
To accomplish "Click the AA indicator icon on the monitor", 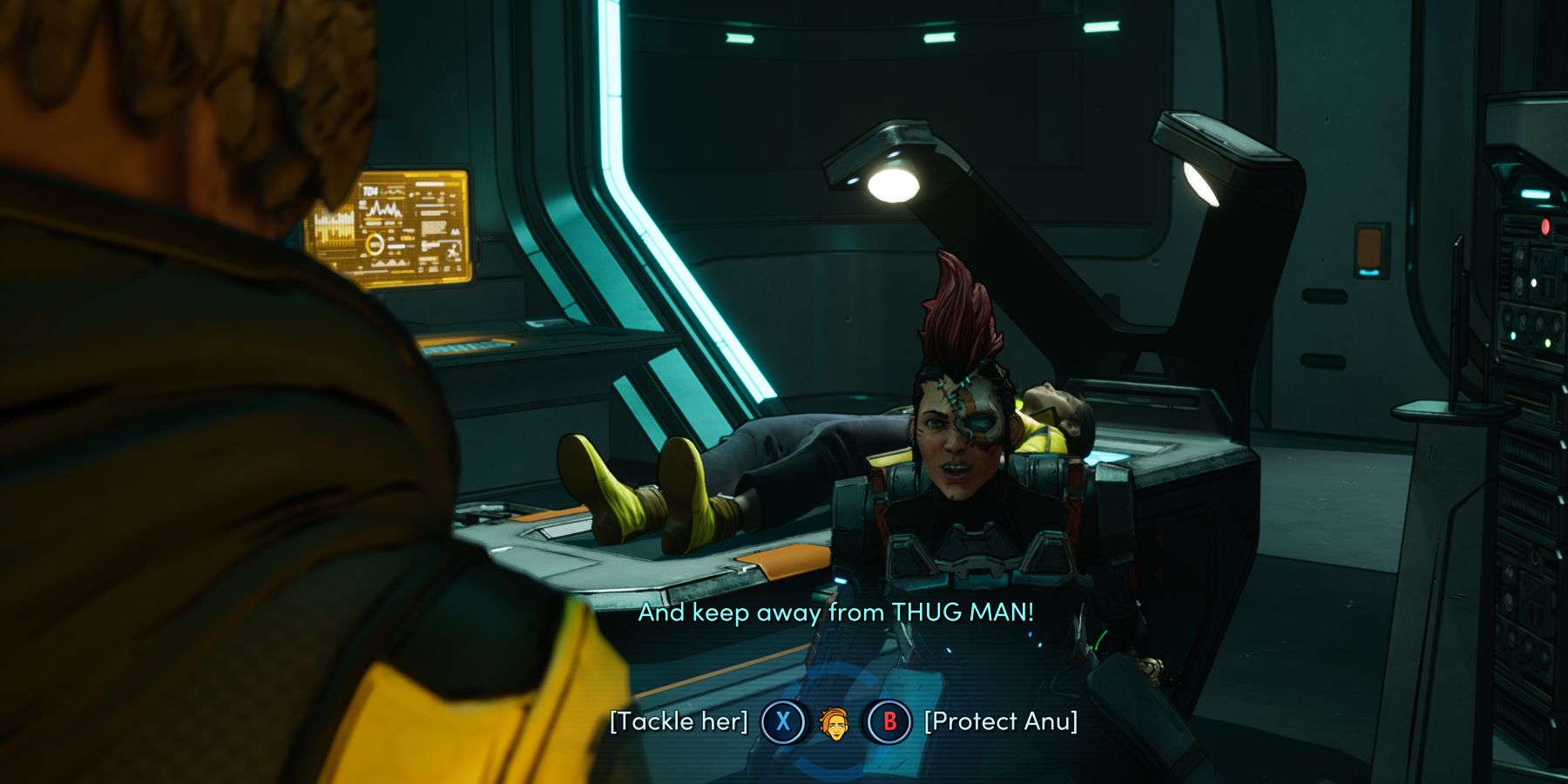I will [x=456, y=232].
